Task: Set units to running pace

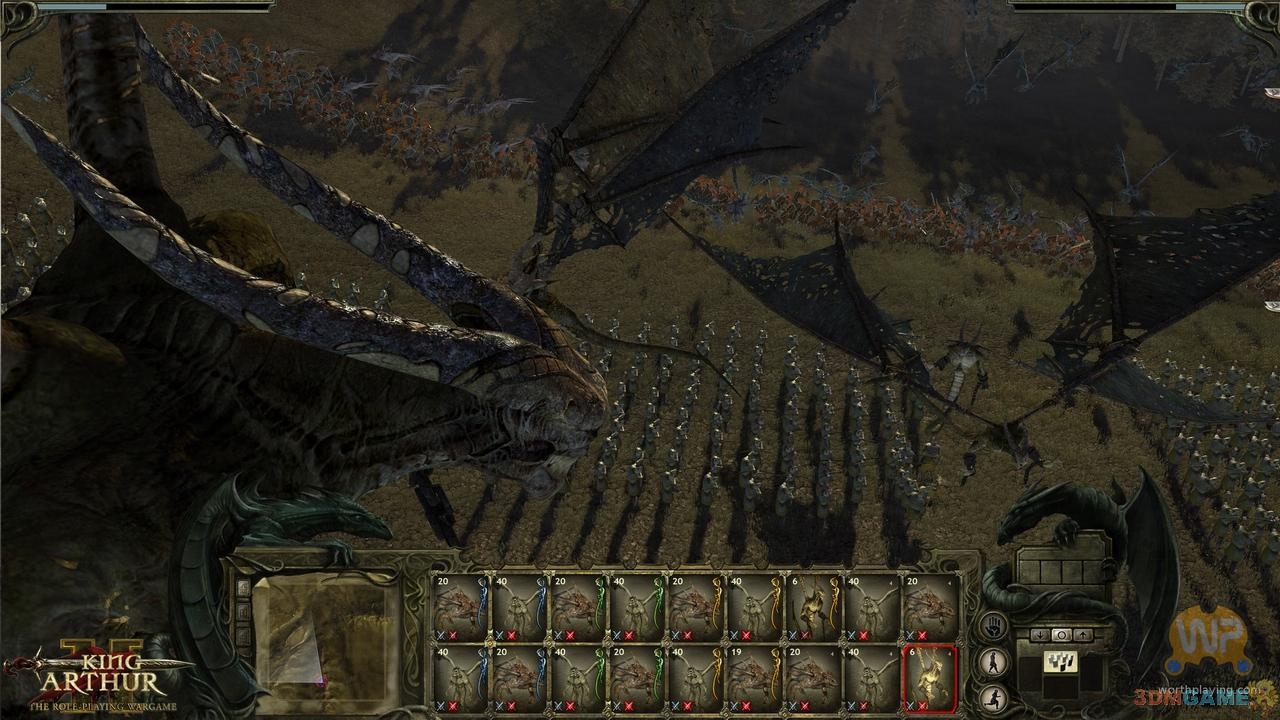Action: [x=992, y=696]
